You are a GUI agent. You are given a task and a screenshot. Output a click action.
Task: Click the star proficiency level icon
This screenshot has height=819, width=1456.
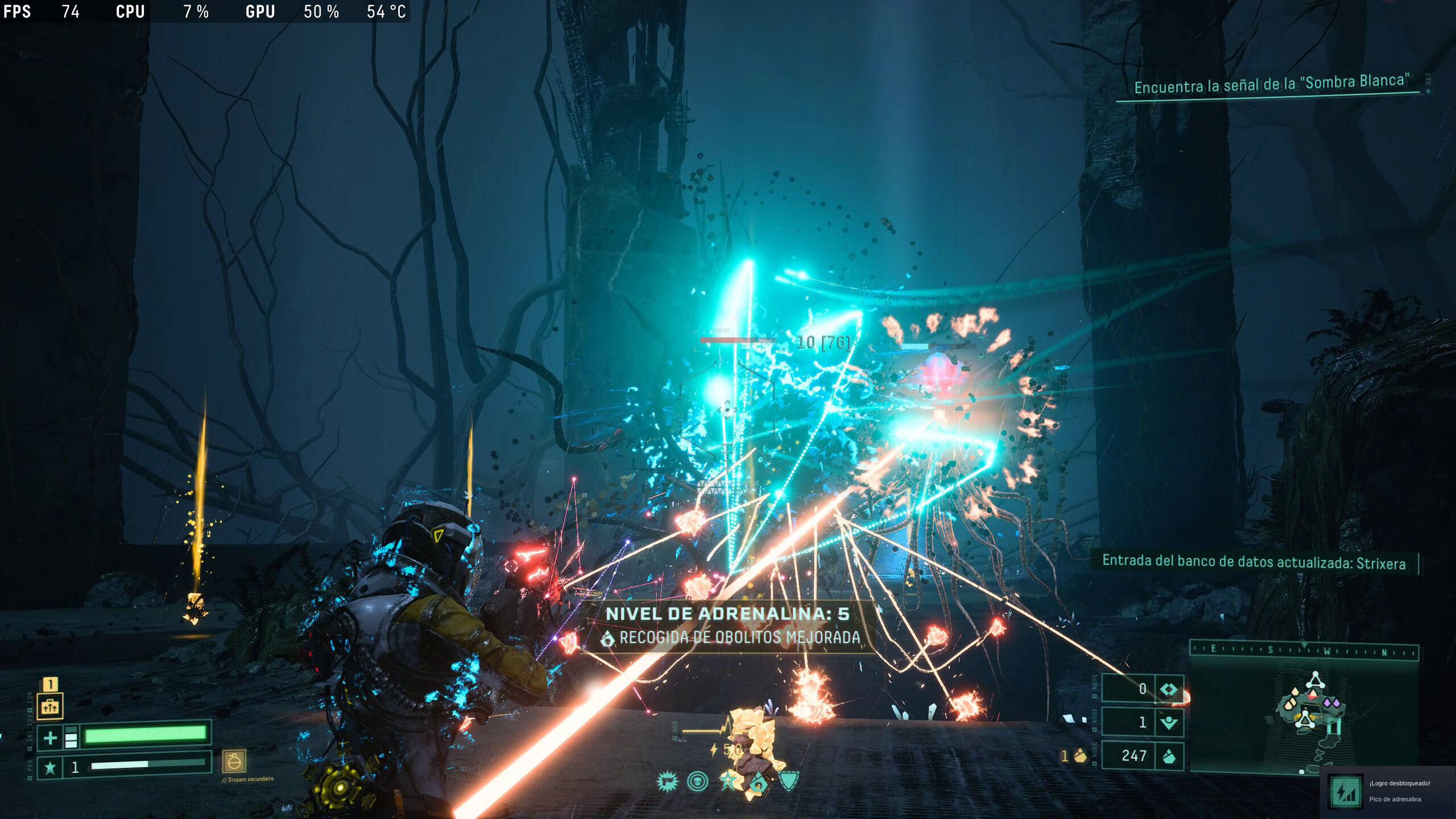[x=50, y=768]
